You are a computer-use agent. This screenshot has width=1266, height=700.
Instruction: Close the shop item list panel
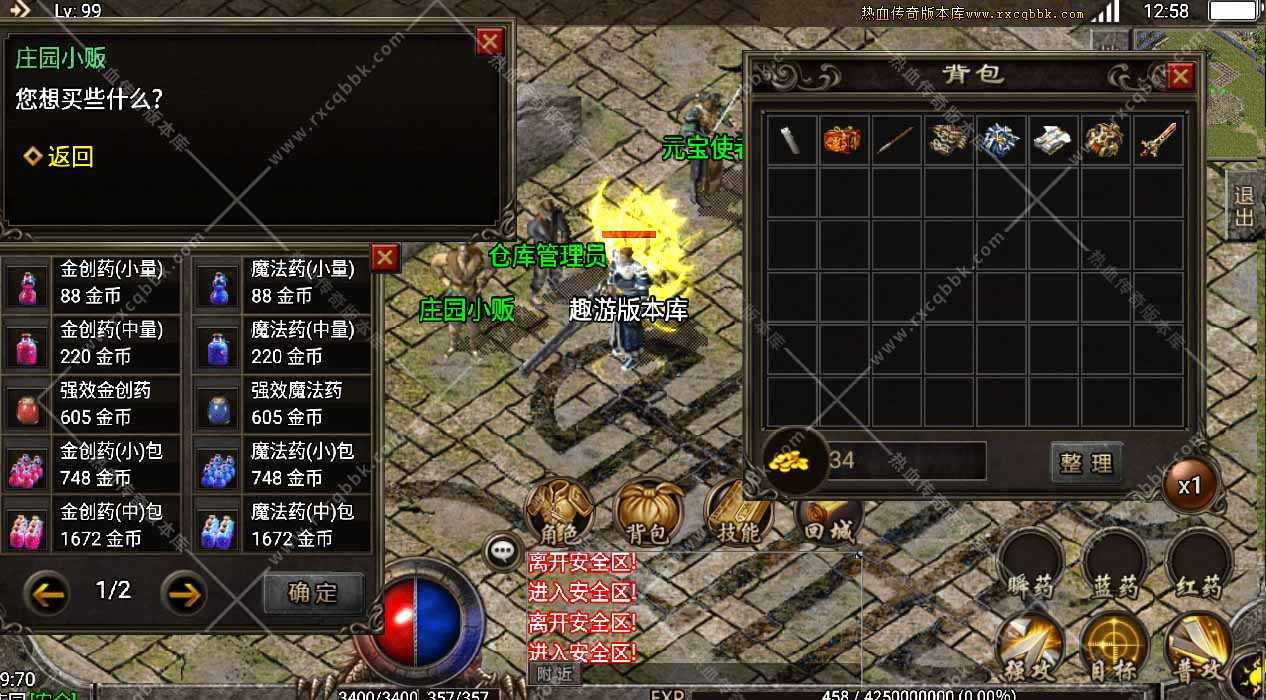(x=385, y=258)
